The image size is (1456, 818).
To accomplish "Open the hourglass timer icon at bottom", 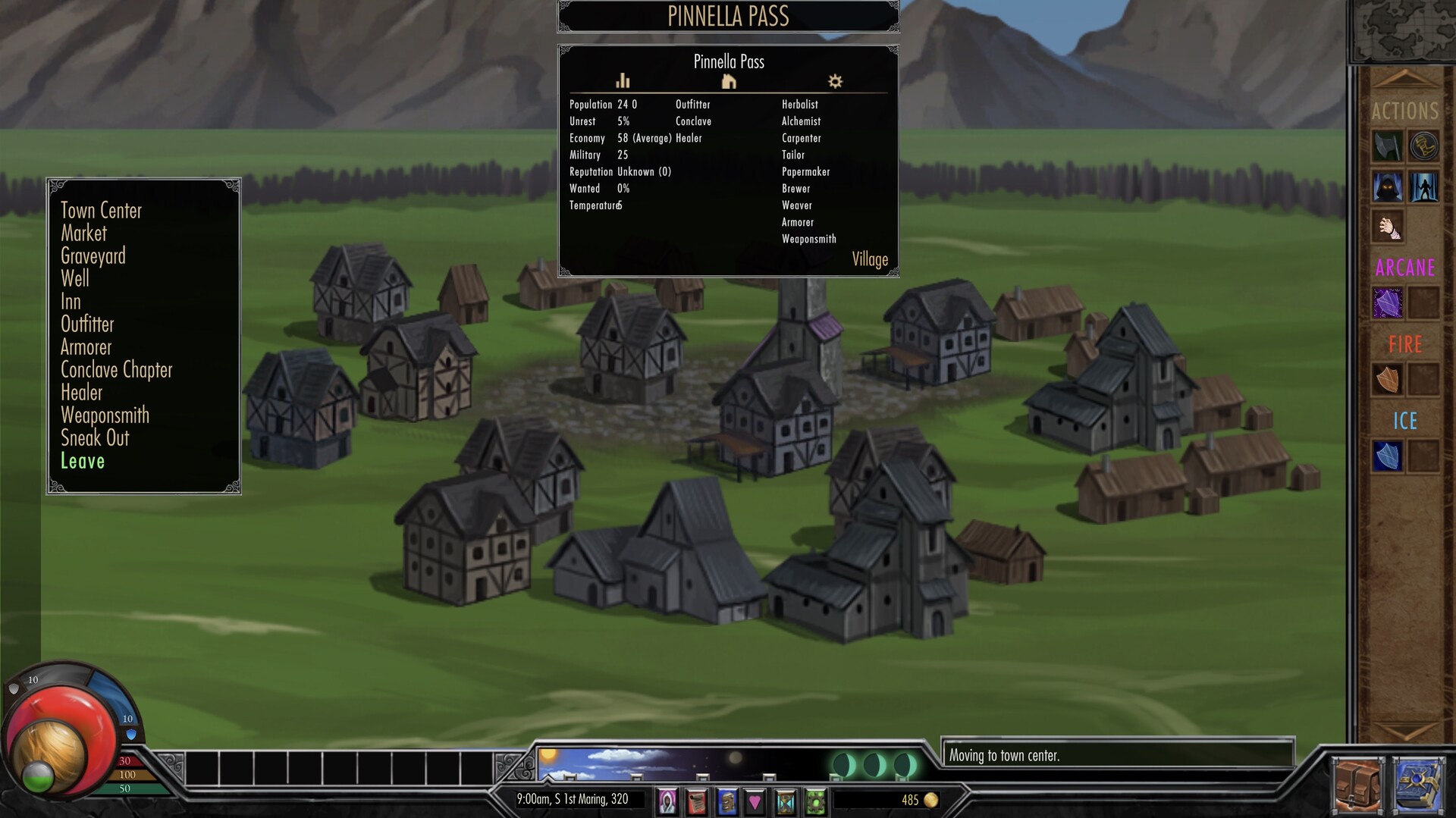I will 785,802.
